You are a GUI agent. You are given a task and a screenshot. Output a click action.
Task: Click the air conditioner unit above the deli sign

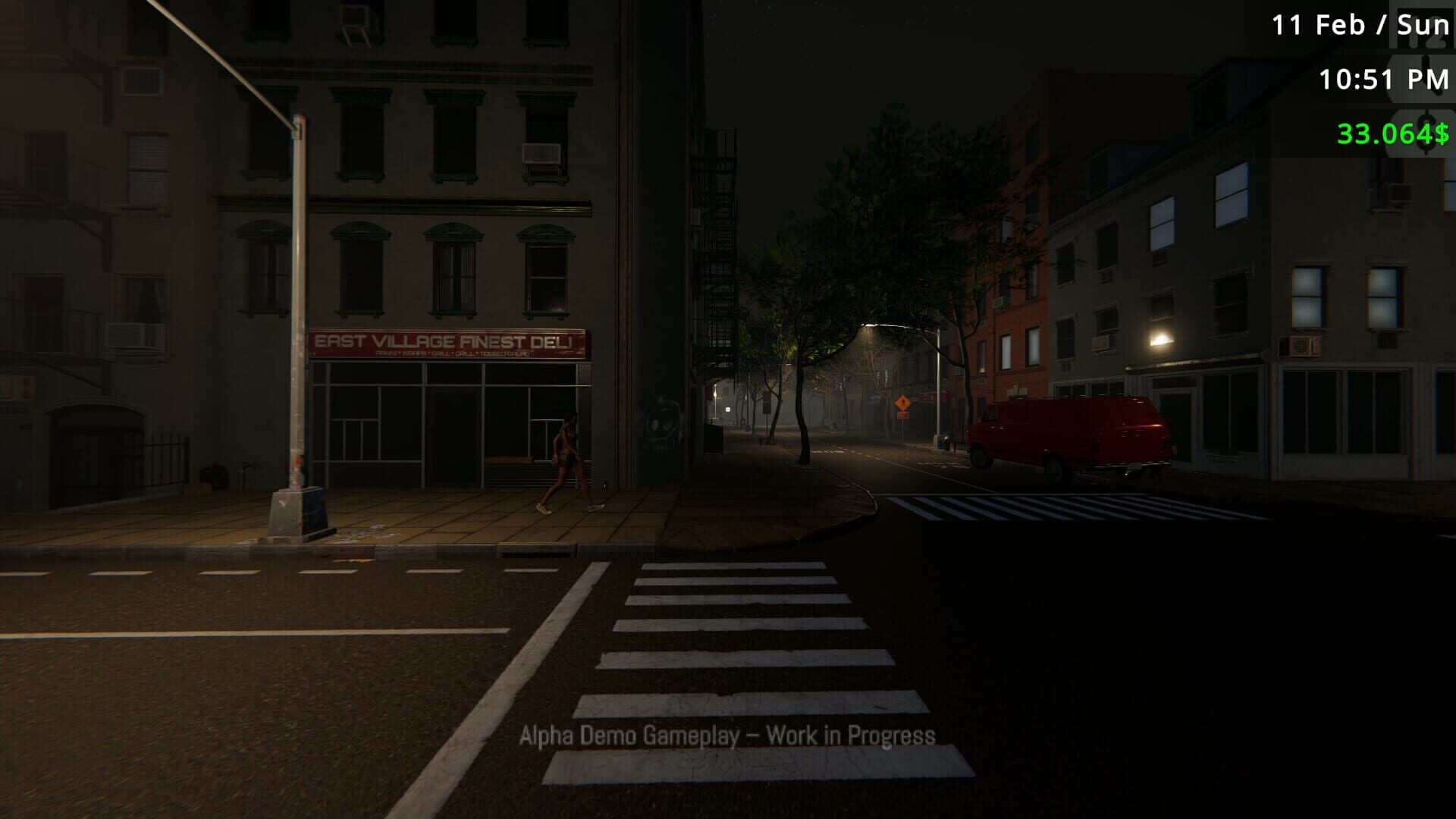[543, 155]
